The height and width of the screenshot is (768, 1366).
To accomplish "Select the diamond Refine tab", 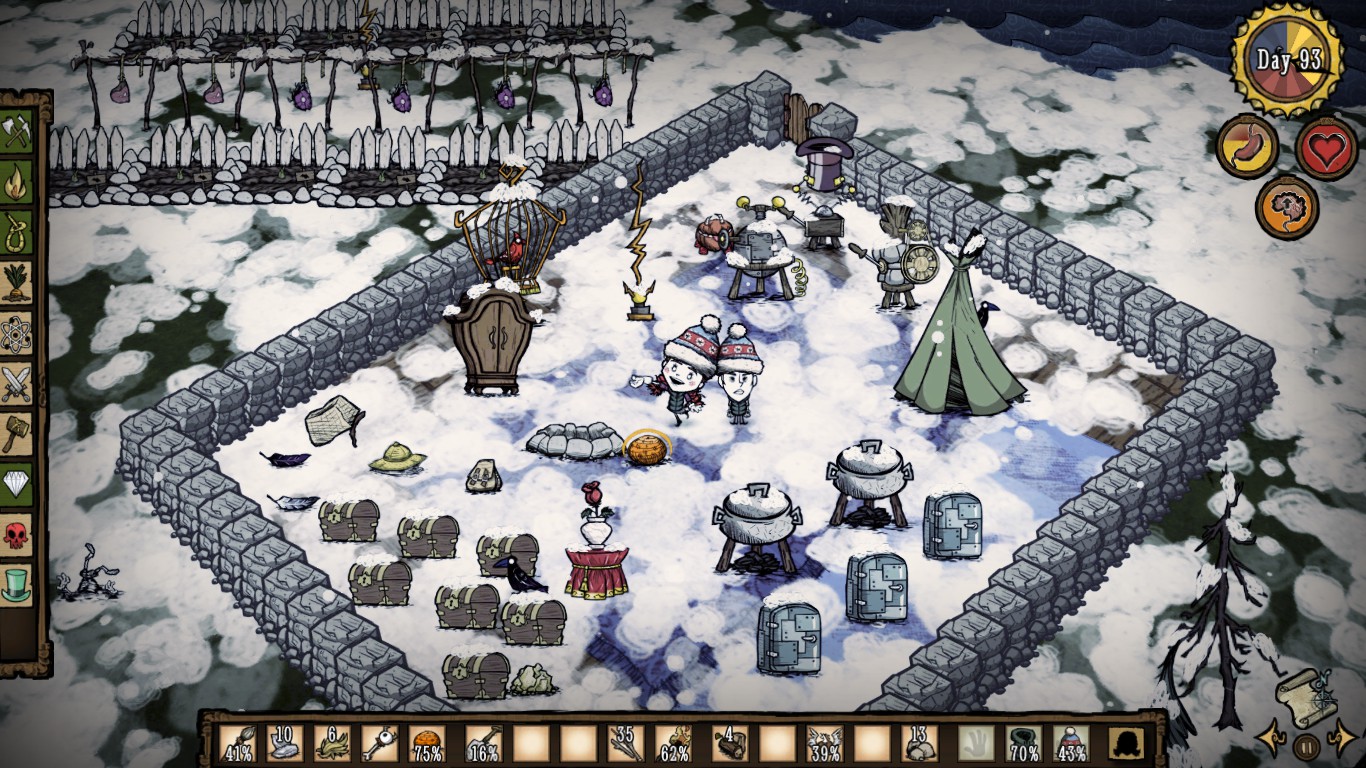I will tap(17, 483).
